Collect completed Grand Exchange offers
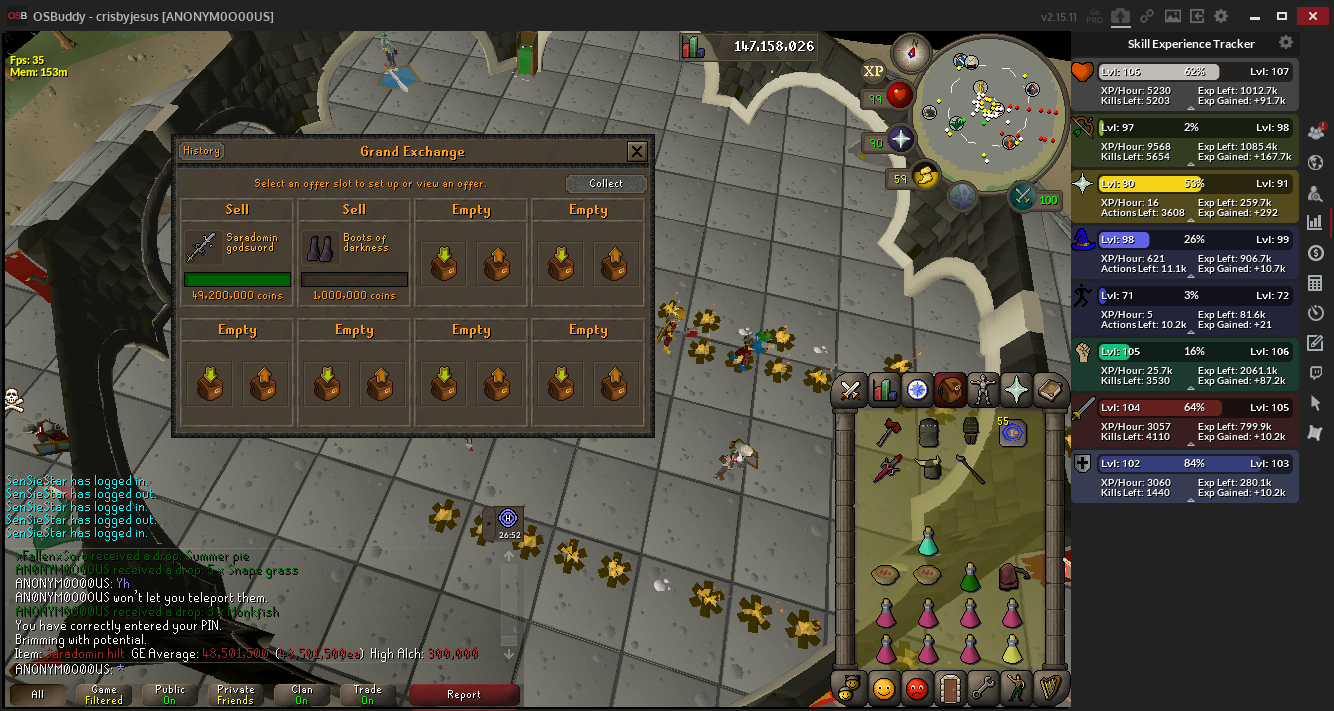1334x711 pixels. pyautogui.click(x=605, y=184)
